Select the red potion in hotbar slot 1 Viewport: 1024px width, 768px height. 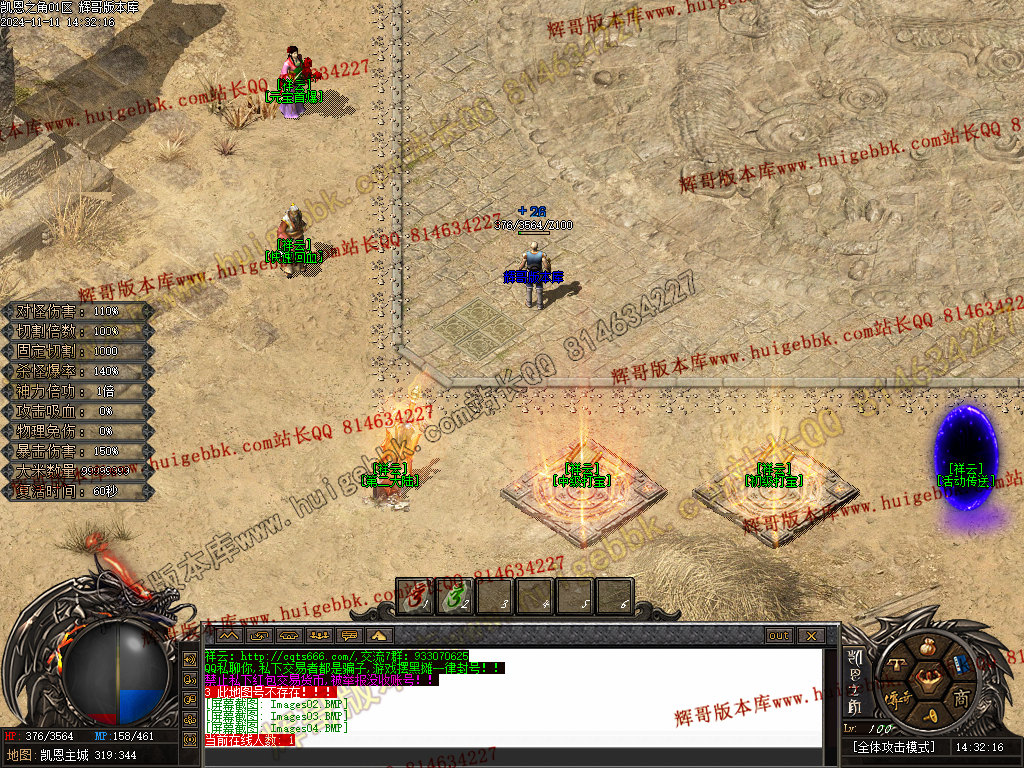[x=416, y=597]
